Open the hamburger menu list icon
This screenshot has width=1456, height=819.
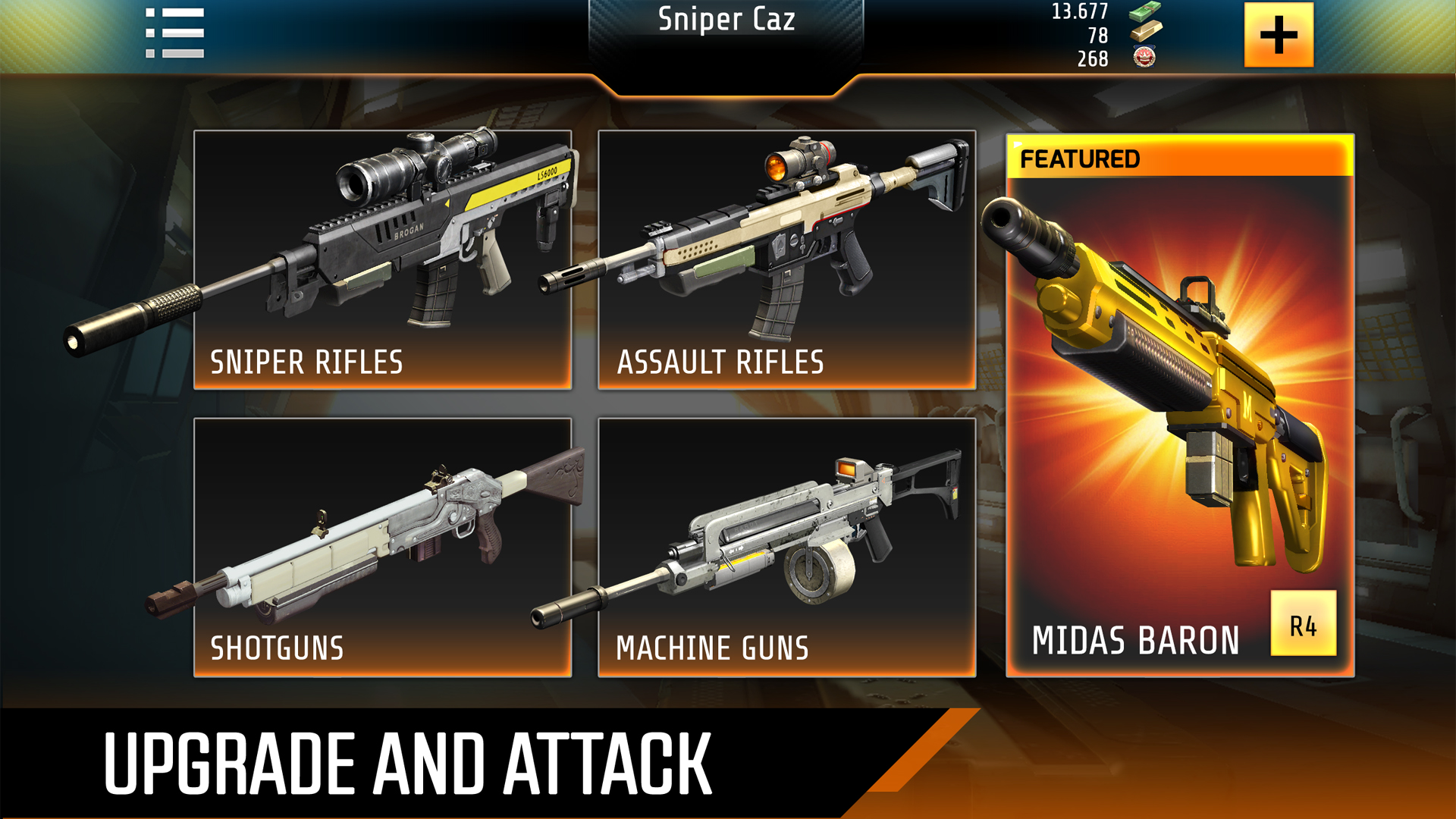[x=174, y=32]
